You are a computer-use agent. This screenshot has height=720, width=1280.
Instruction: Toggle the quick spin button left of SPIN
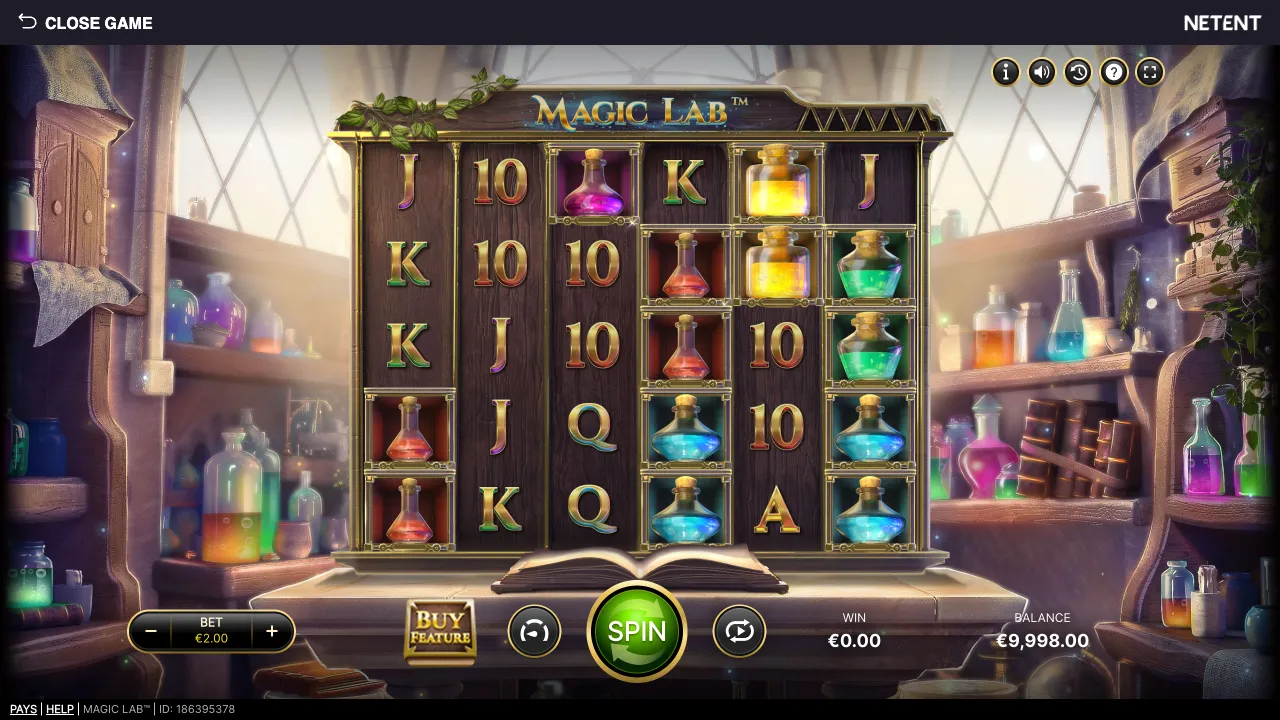[534, 632]
